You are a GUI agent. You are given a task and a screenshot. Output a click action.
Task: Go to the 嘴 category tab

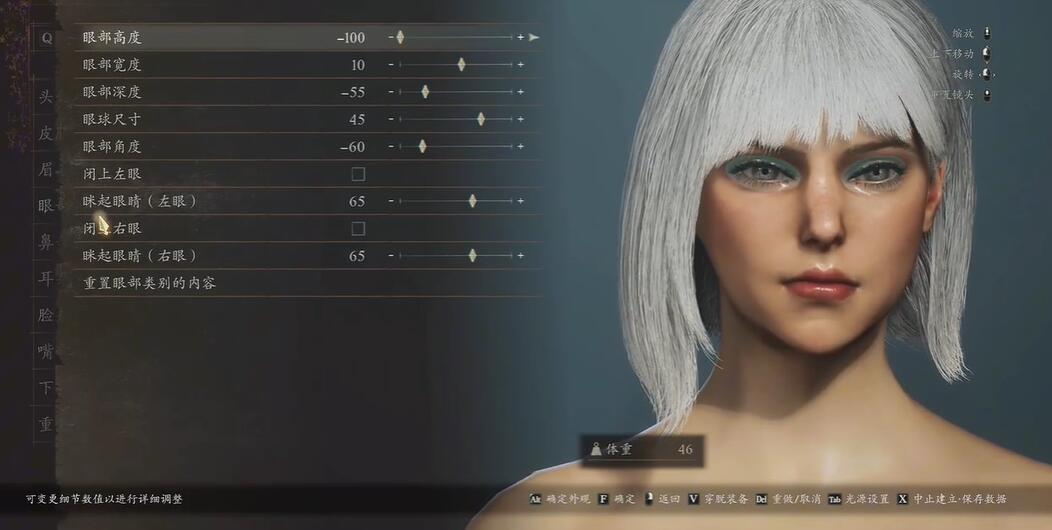pyautogui.click(x=46, y=351)
